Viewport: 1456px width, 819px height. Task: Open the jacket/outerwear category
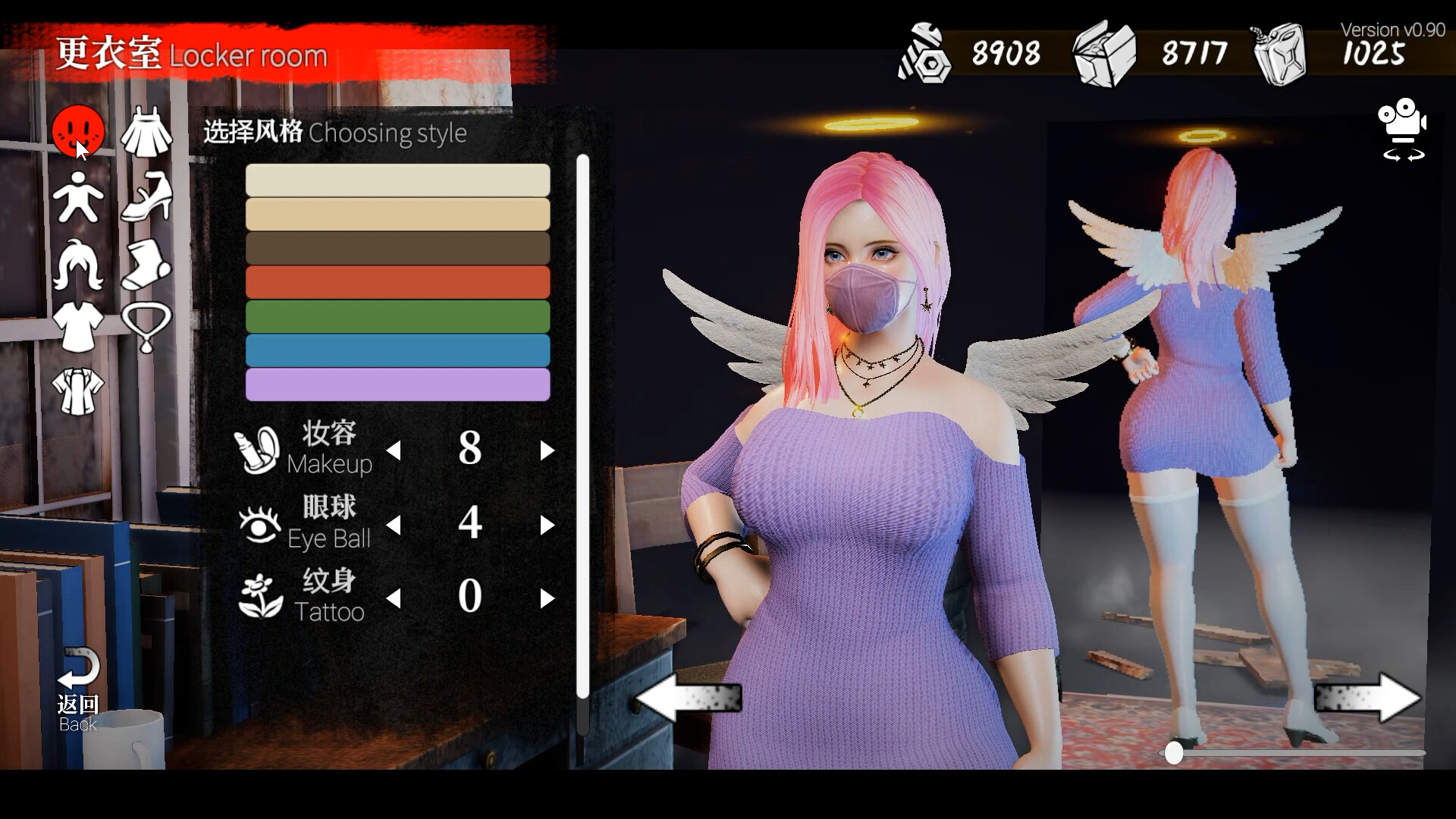[78, 391]
